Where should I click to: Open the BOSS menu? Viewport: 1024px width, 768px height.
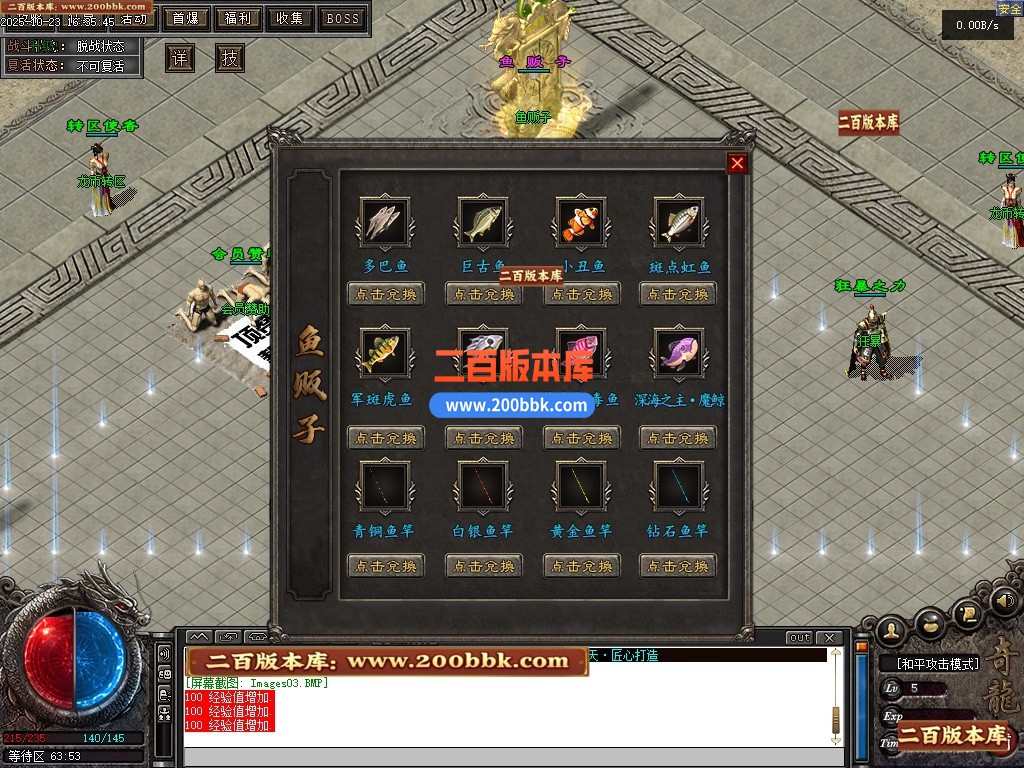343,18
